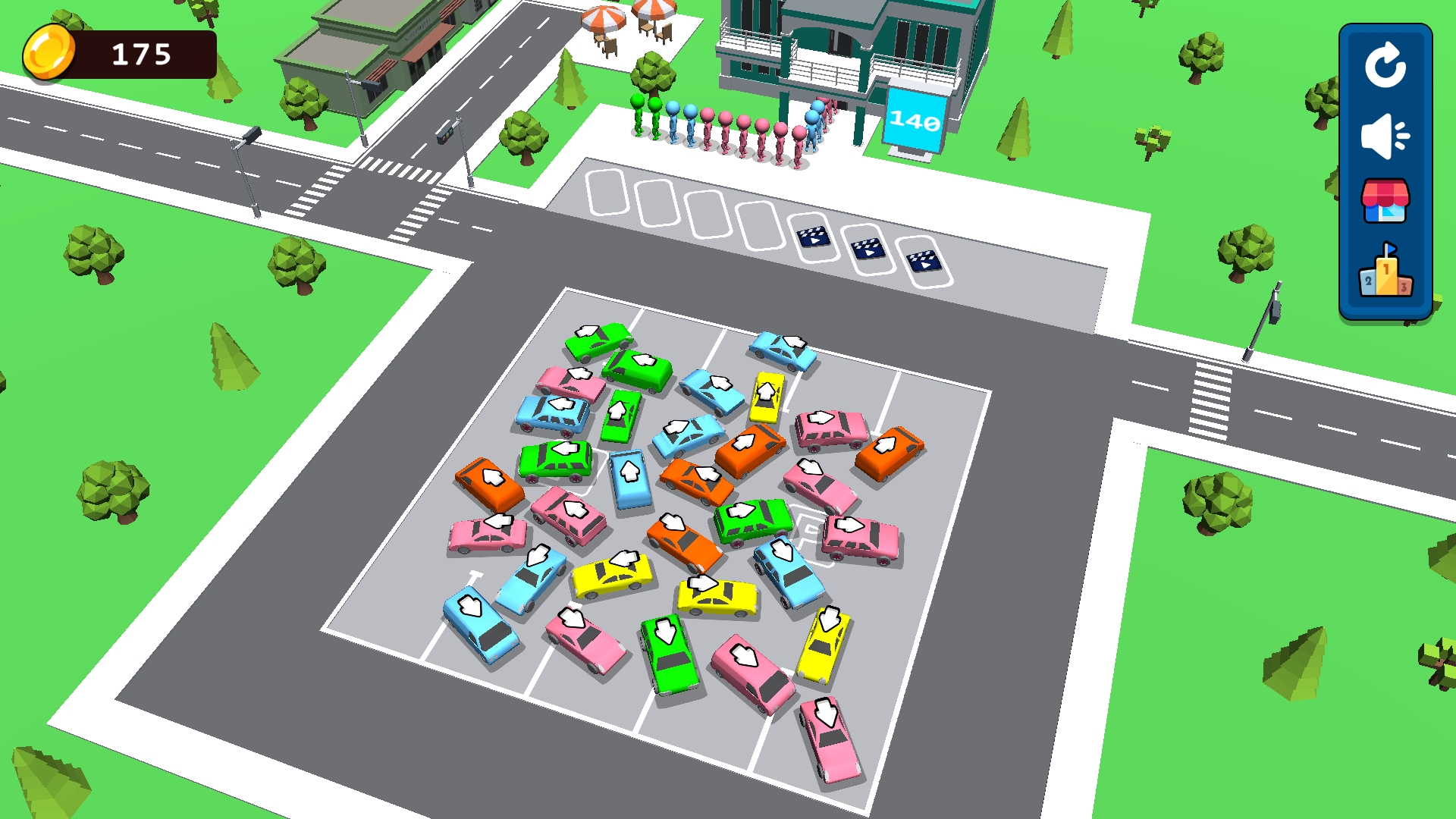Tap the first video-ad parking spot
The image size is (1456, 819).
(x=813, y=236)
